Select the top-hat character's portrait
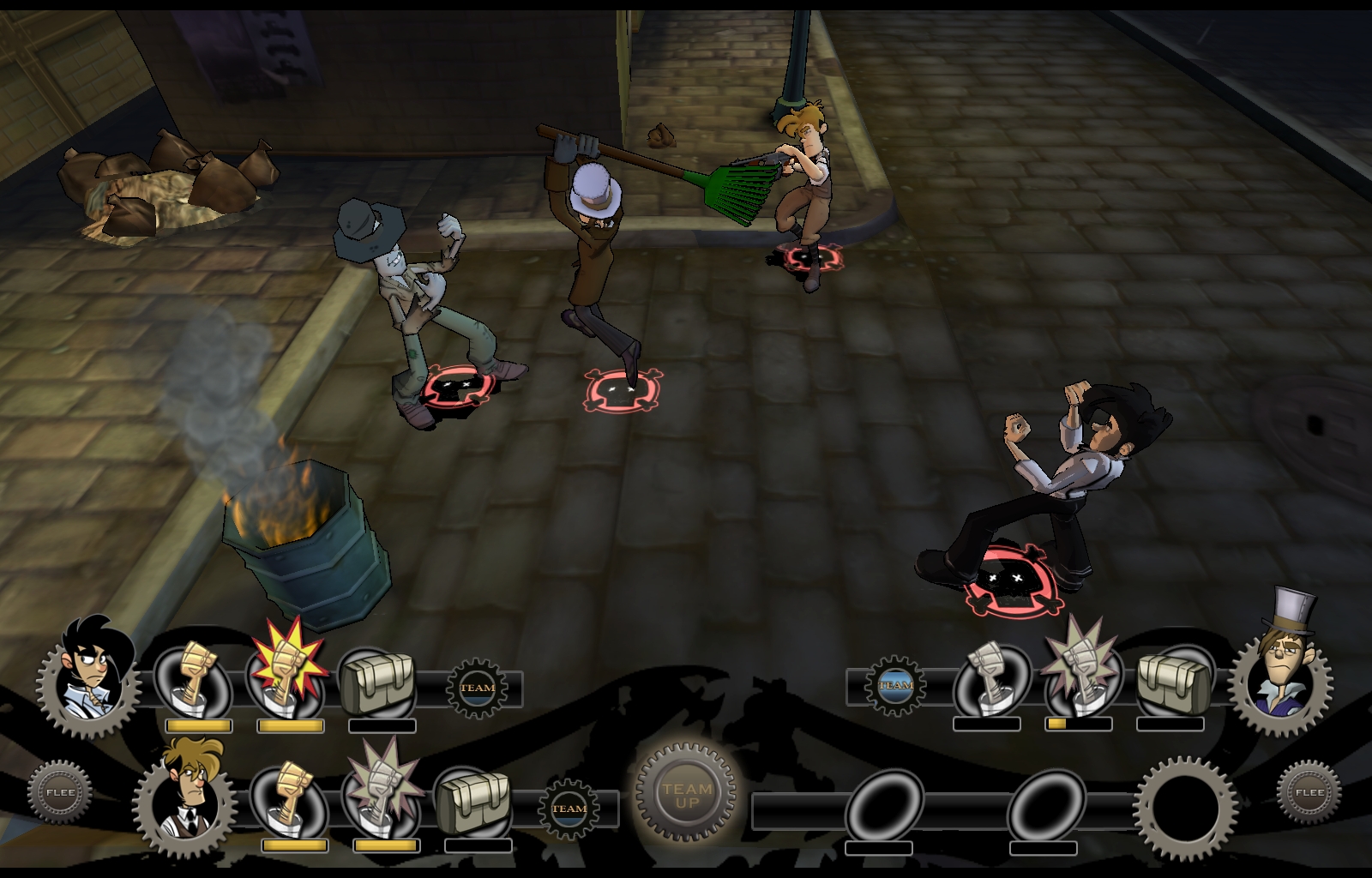 [x=1281, y=677]
